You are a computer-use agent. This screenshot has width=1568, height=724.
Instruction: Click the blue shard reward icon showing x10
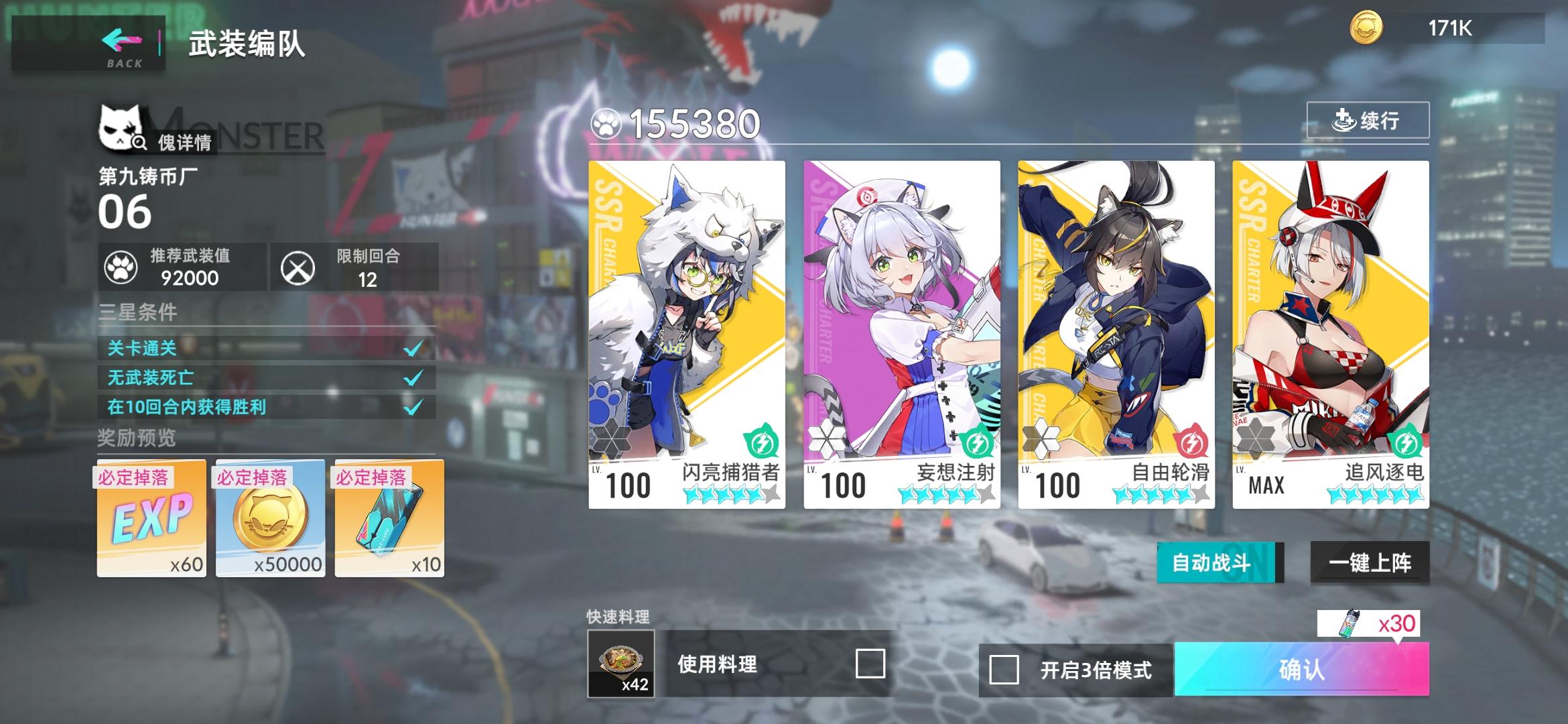click(387, 520)
